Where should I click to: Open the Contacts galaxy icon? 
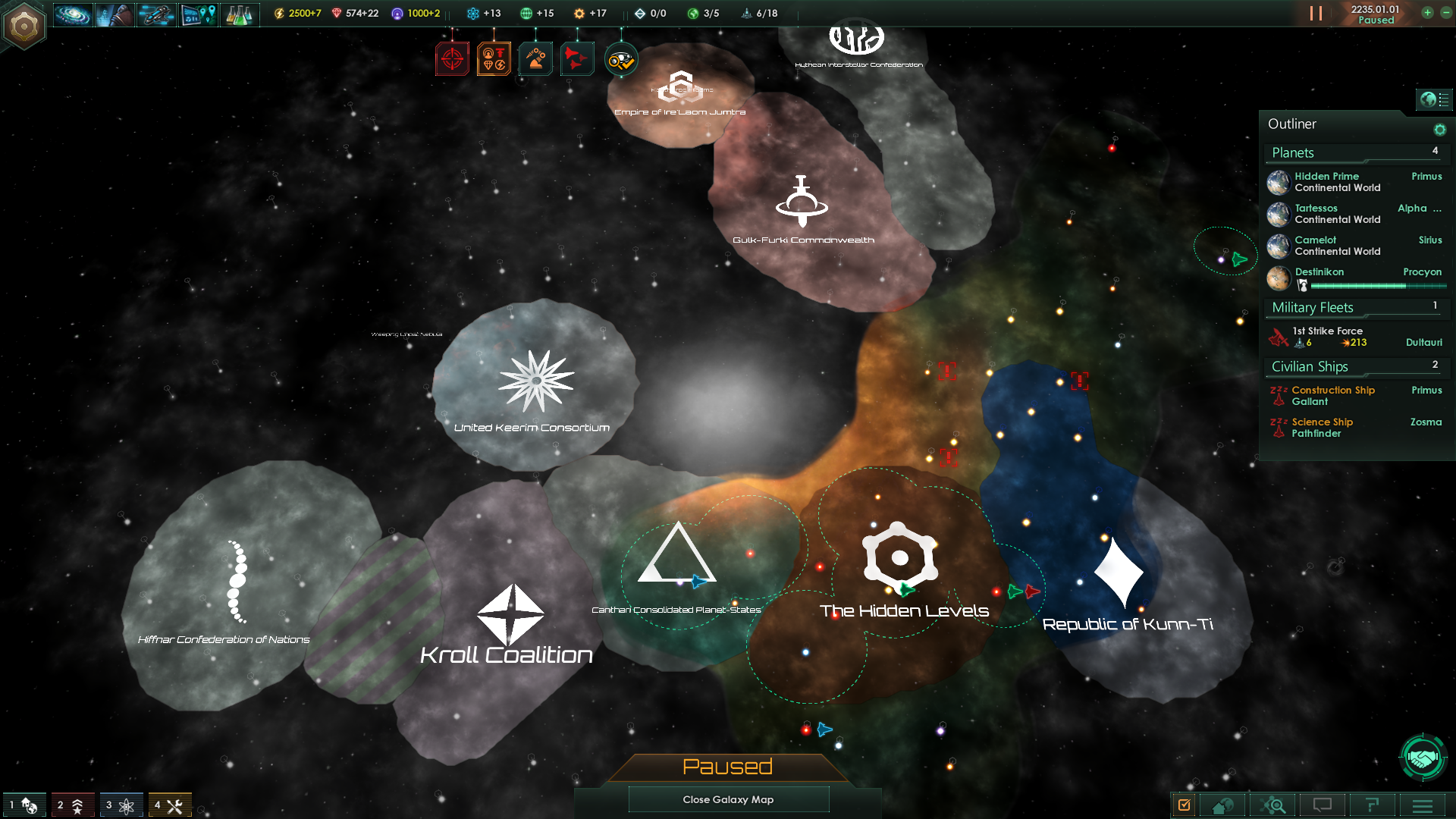click(x=73, y=14)
